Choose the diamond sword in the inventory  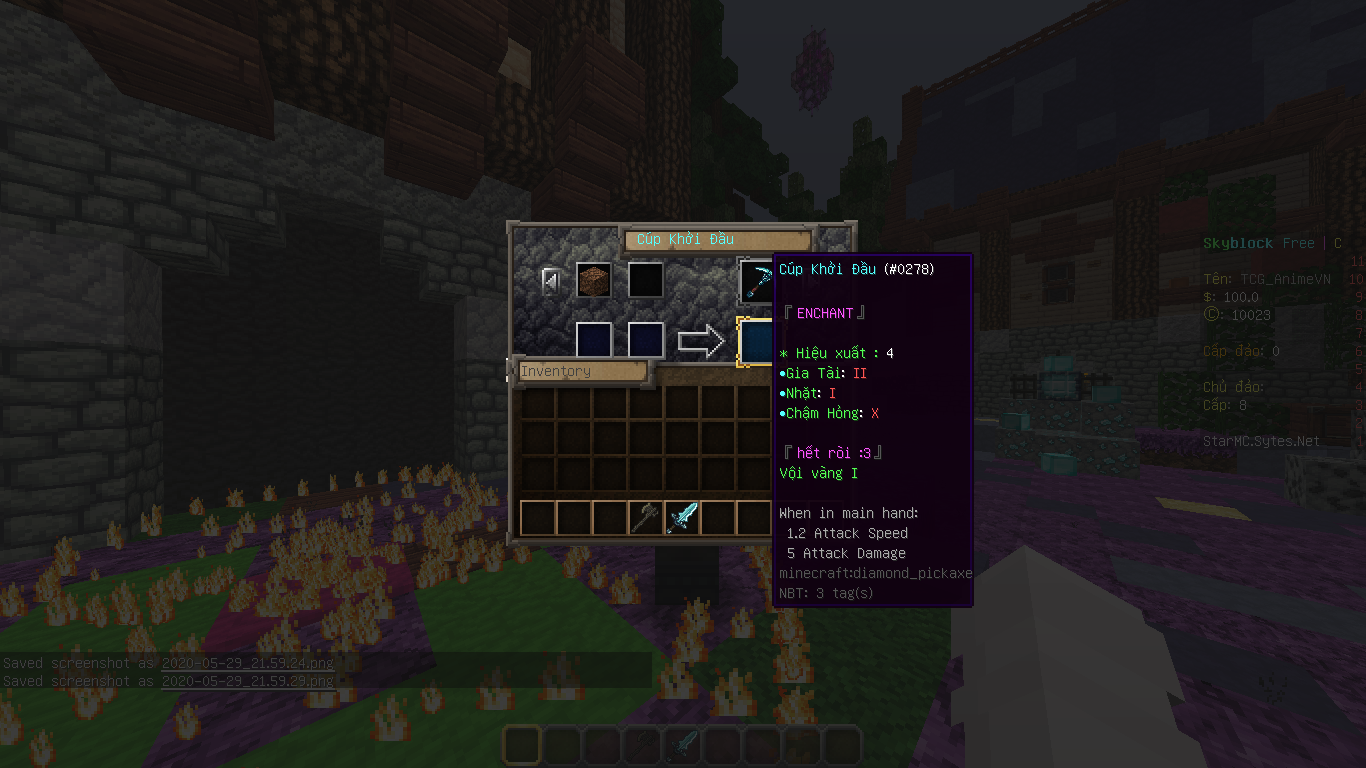click(x=682, y=518)
